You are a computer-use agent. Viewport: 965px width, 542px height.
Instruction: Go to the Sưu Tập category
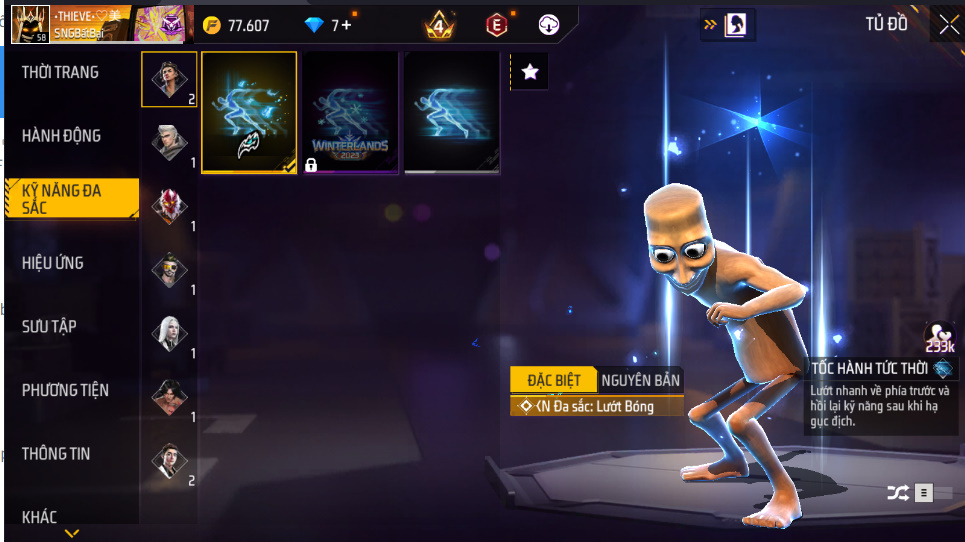click(50, 327)
